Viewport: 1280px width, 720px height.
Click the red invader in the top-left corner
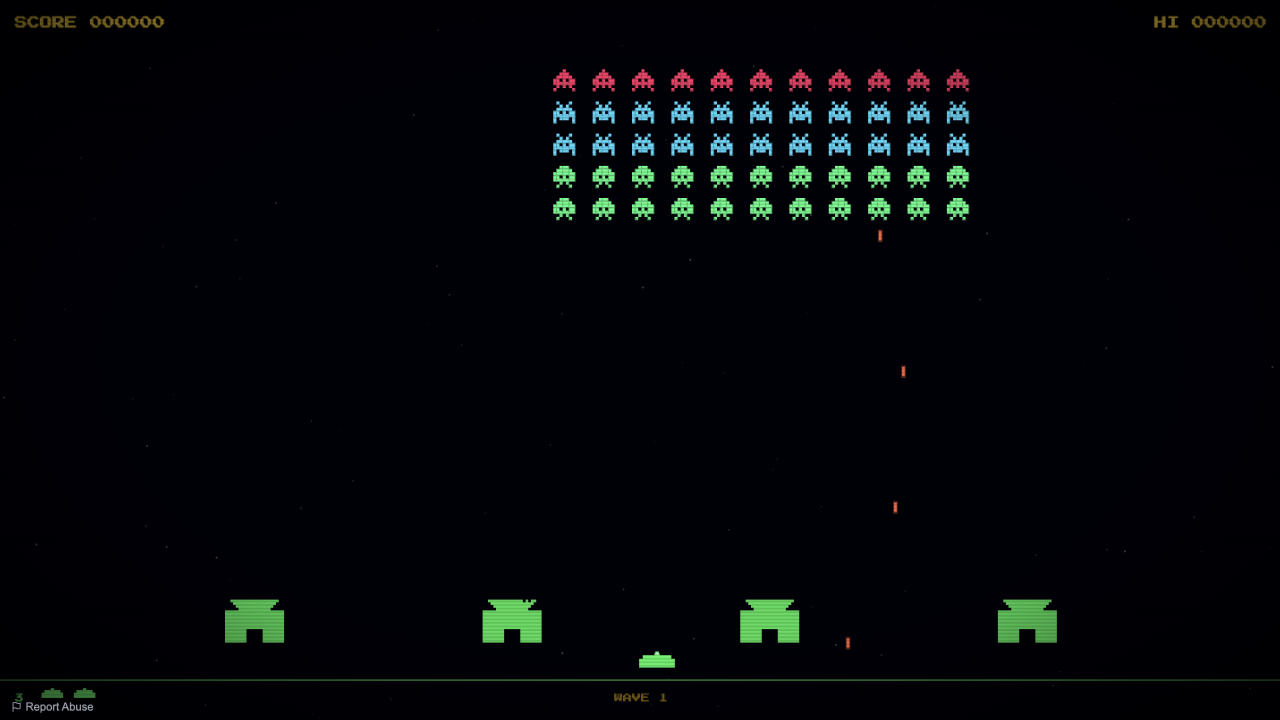tap(564, 80)
